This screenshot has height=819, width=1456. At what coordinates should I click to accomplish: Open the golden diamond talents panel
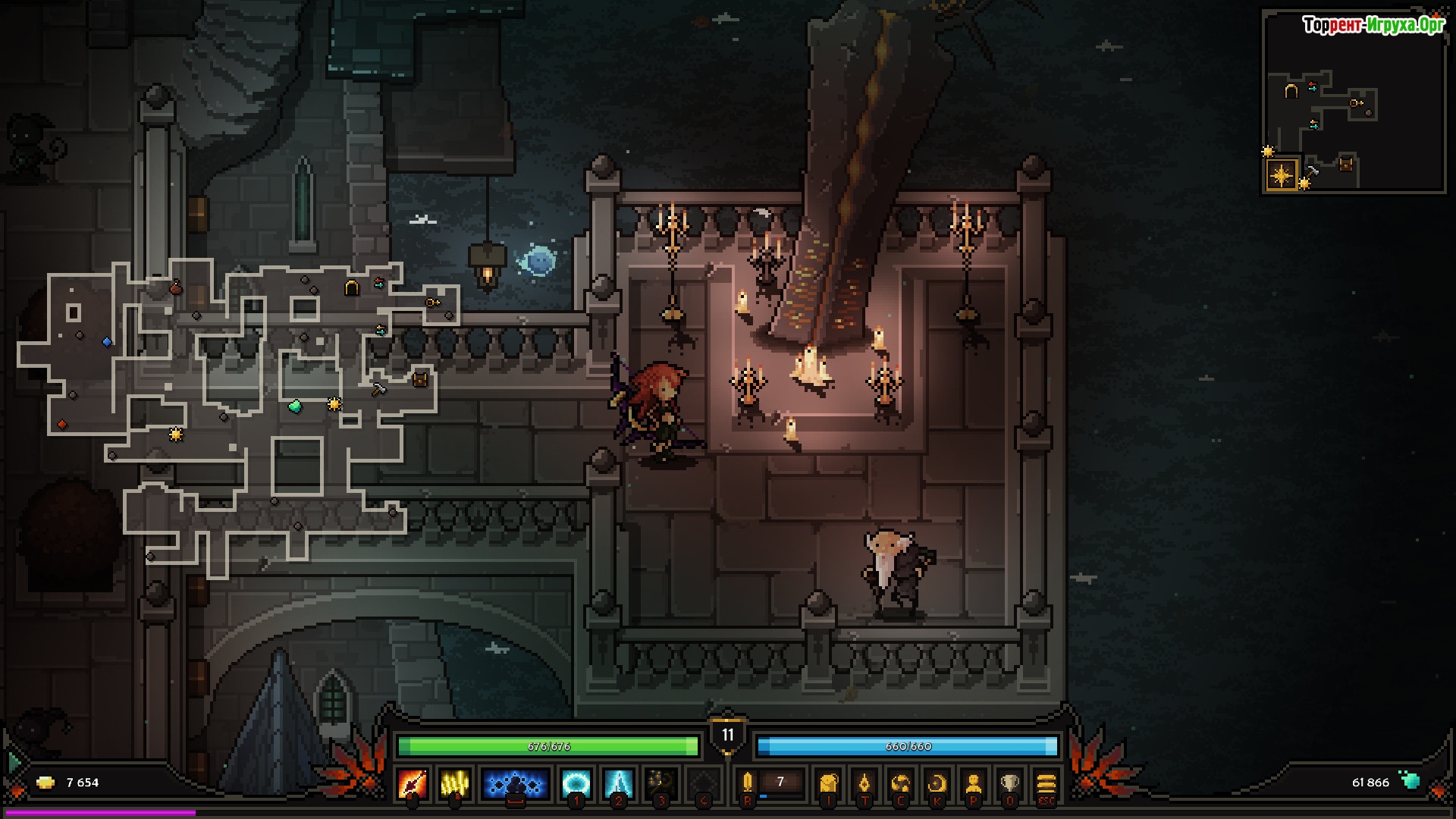(864, 783)
